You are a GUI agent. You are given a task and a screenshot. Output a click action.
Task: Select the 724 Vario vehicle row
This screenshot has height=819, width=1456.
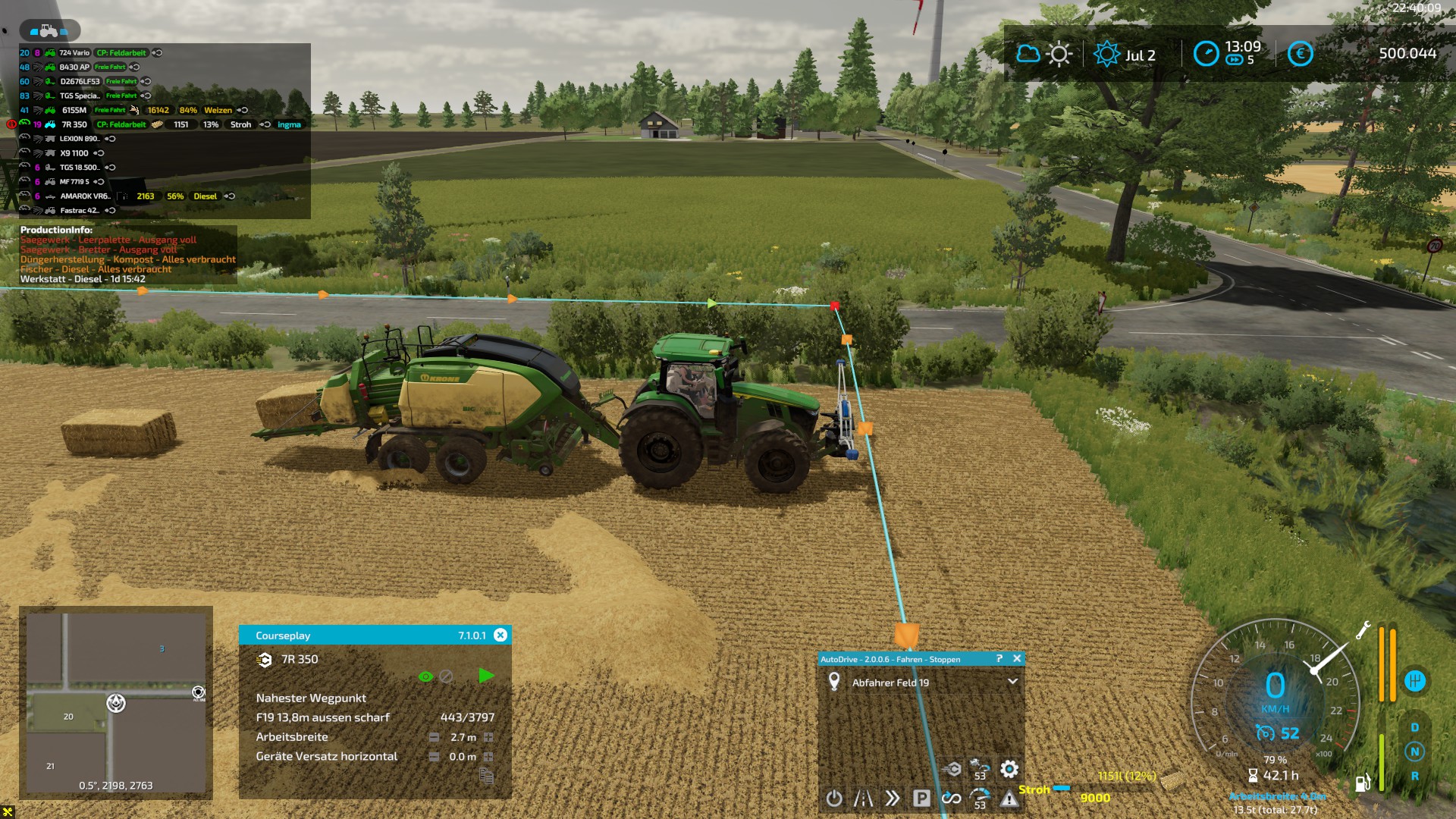click(x=74, y=53)
